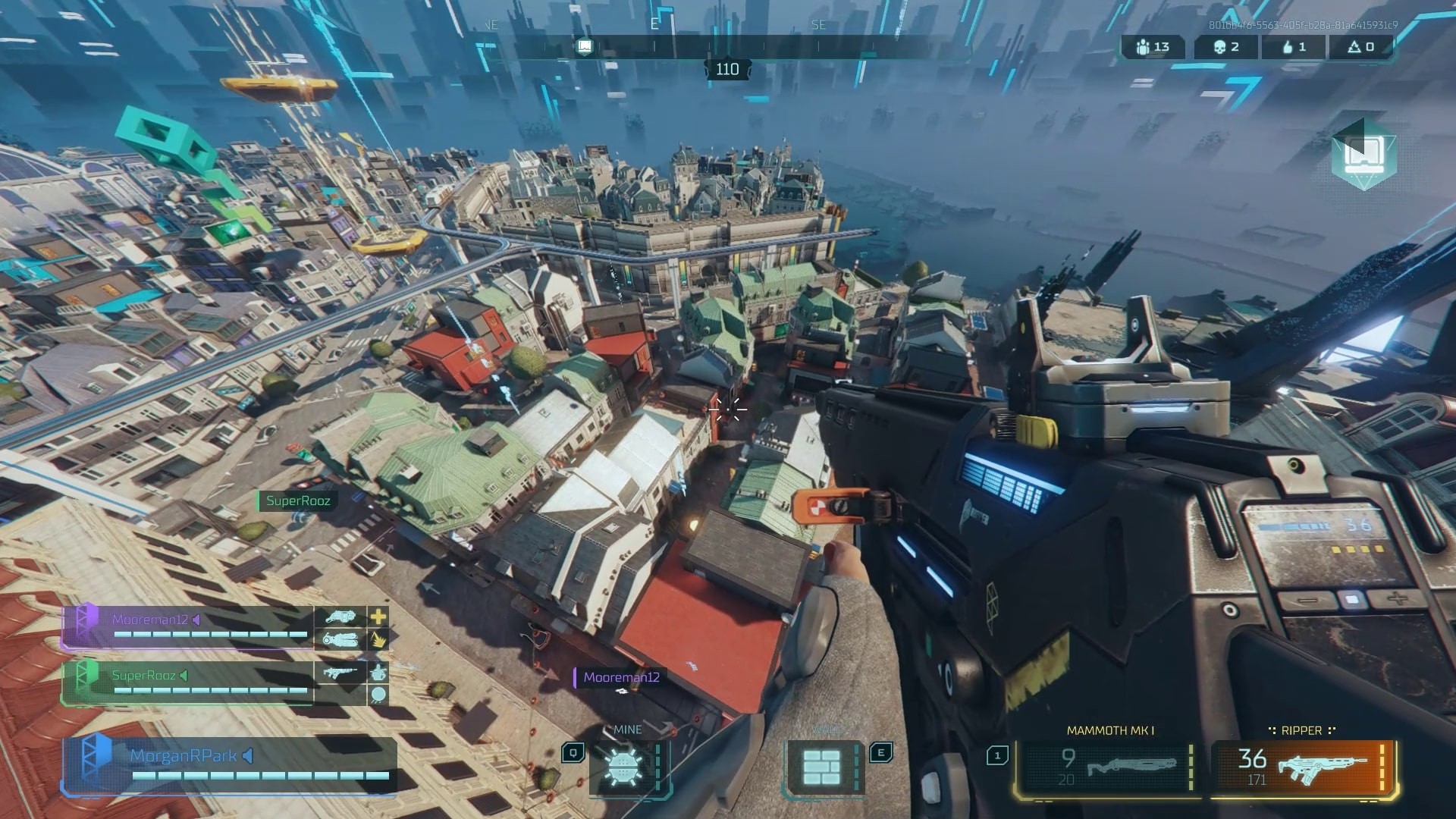Activate the Wall hack ability
The image size is (1456, 819).
click(823, 767)
